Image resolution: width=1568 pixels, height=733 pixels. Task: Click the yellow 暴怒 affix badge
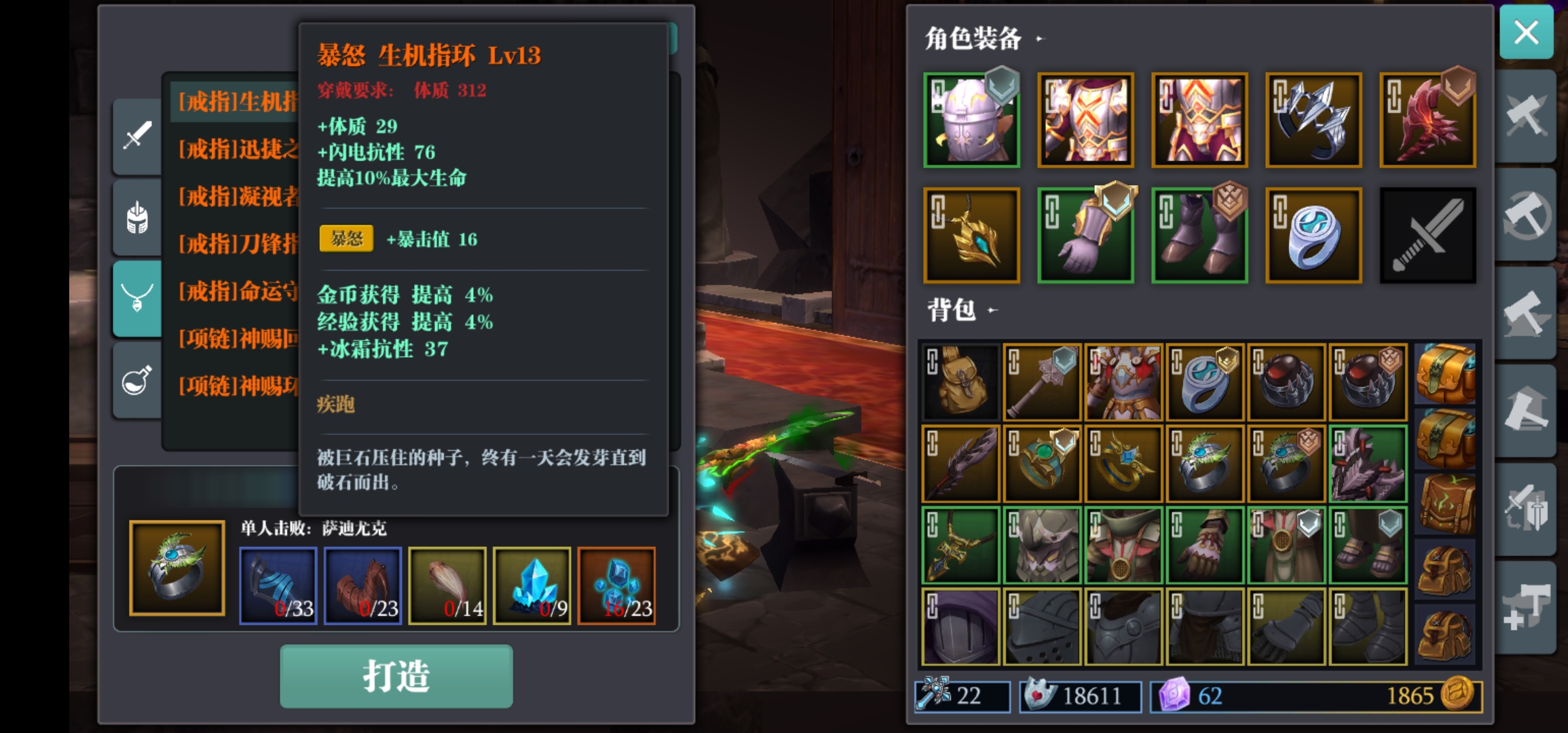click(x=346, y=239)
